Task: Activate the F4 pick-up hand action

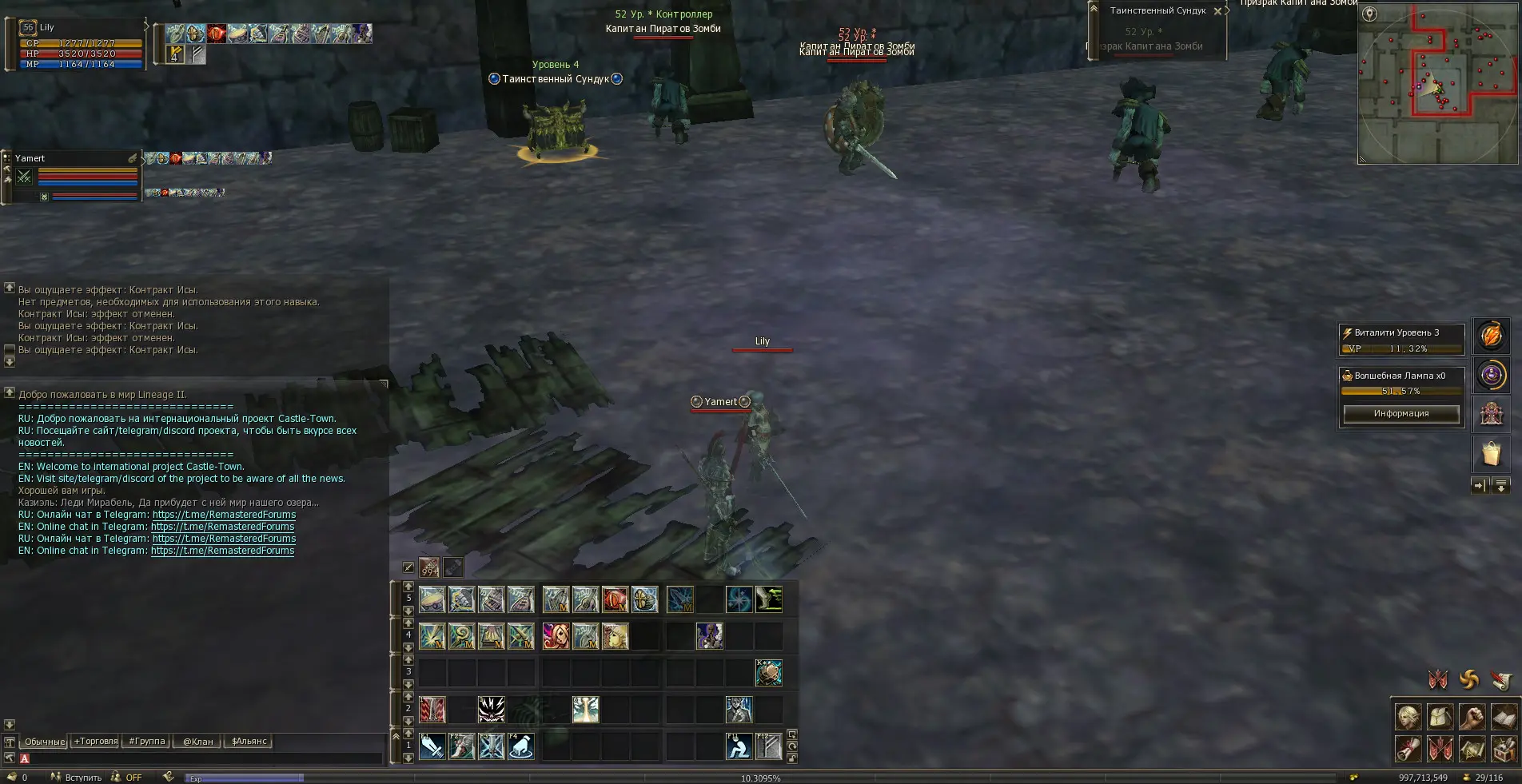Action: (x=521, y=746)
